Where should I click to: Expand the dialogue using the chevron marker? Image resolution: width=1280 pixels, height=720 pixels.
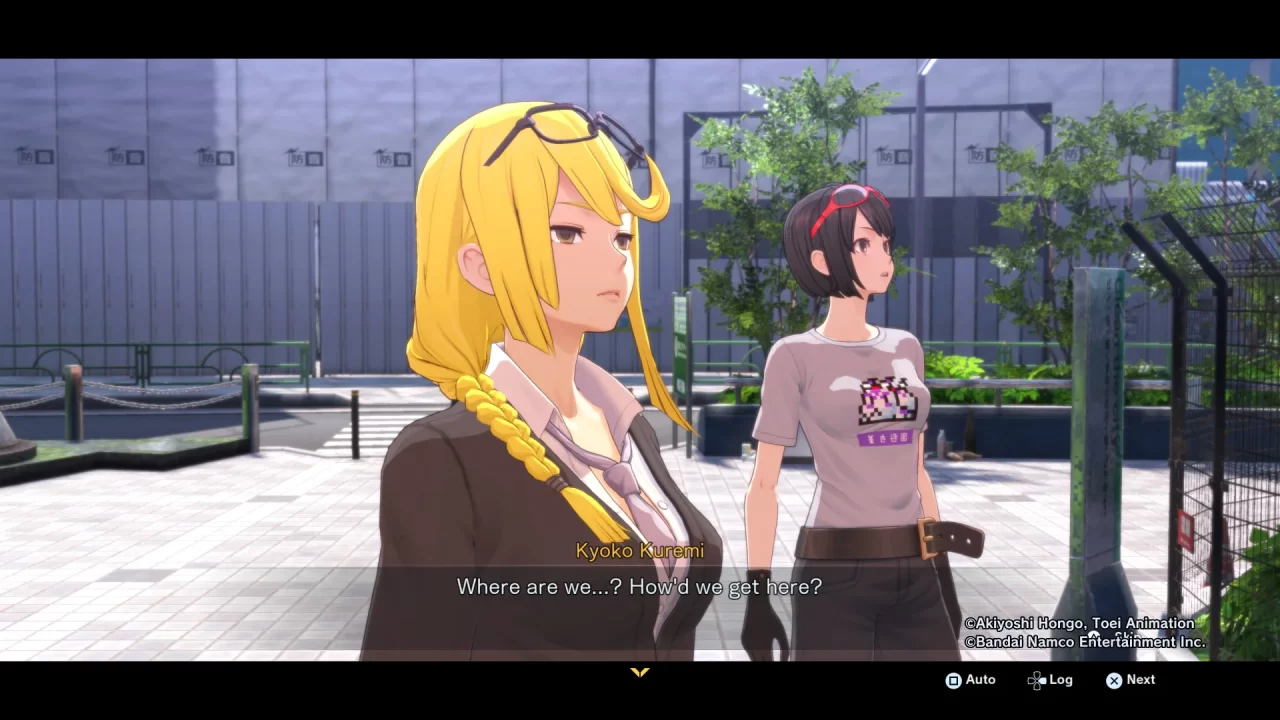click(640, 673)
